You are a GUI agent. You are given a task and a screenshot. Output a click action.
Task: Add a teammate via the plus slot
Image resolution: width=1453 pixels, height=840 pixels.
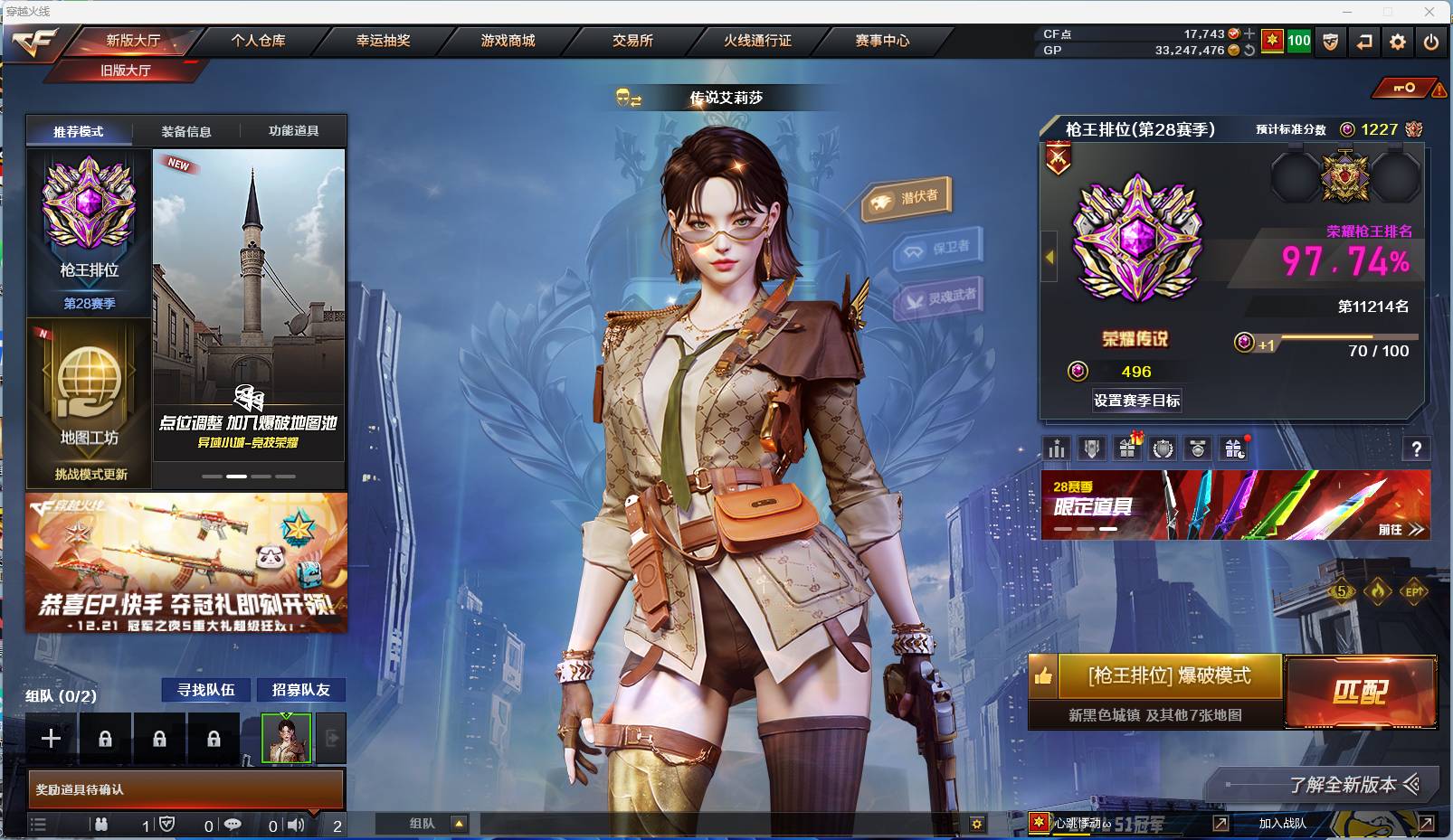(x=50, y=738)
